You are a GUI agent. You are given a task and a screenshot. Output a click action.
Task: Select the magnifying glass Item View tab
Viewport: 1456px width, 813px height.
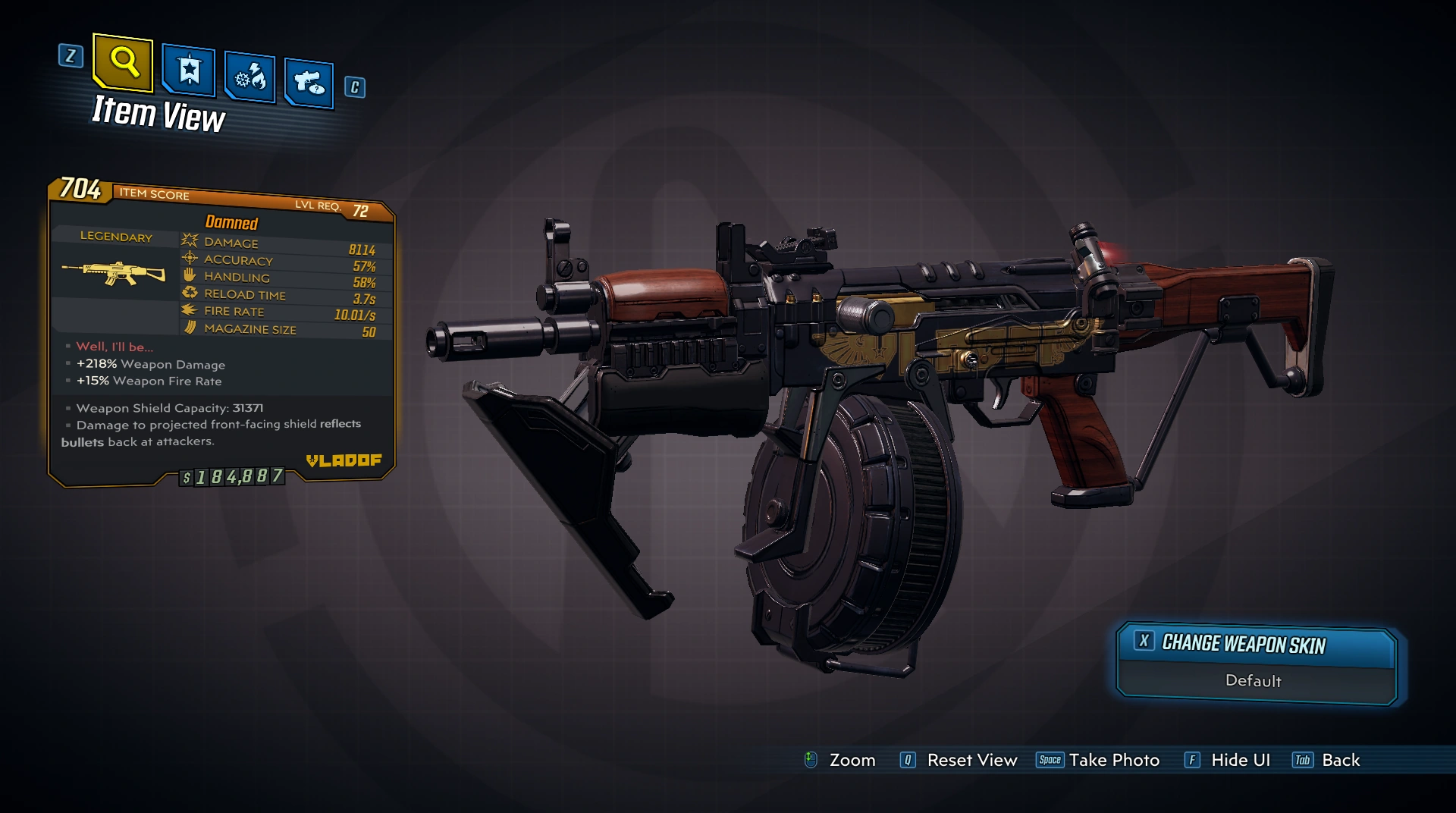tap(123, 61)
